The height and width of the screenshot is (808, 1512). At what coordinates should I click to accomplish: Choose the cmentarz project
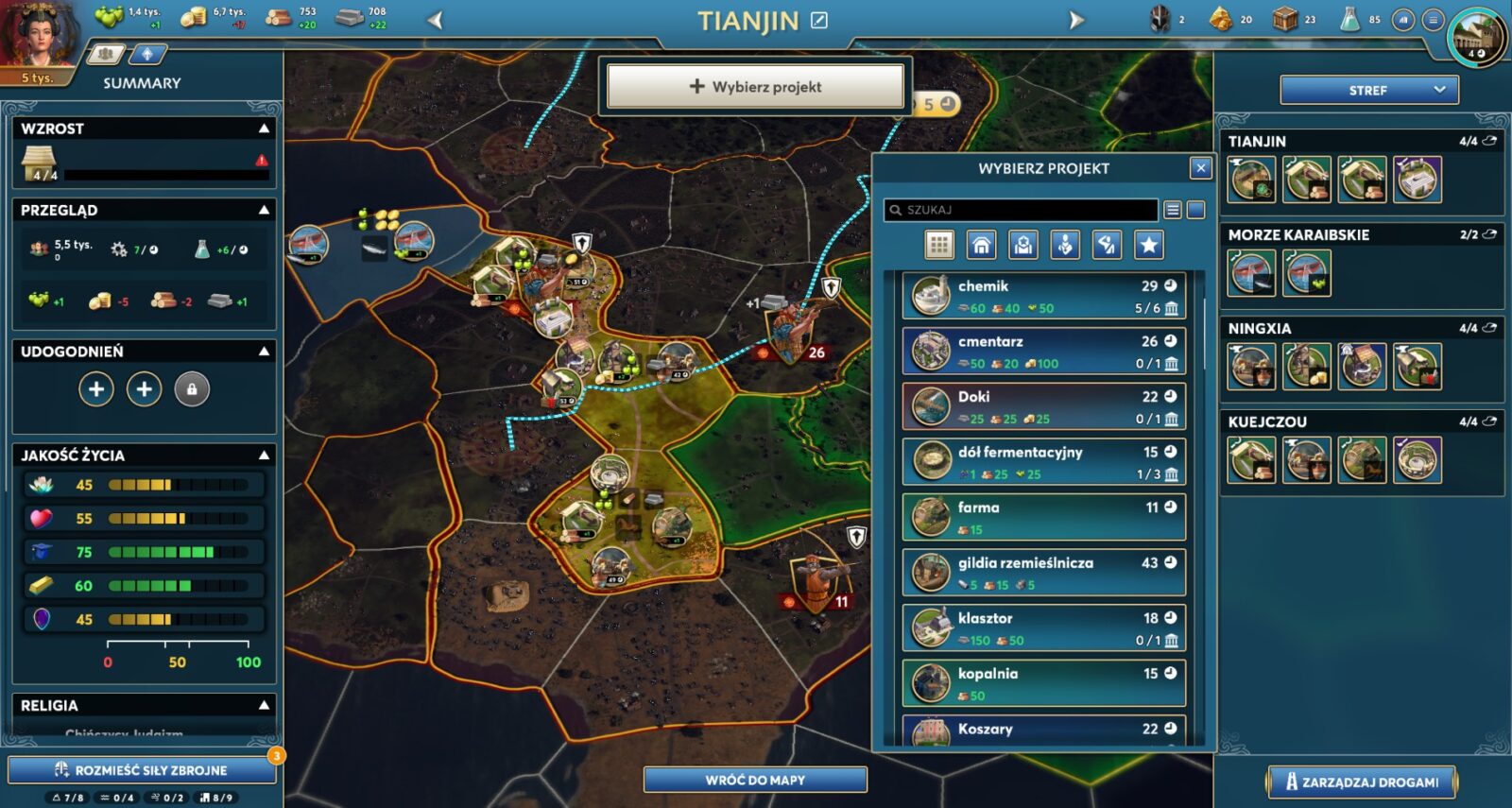[x=1043, y=352]
